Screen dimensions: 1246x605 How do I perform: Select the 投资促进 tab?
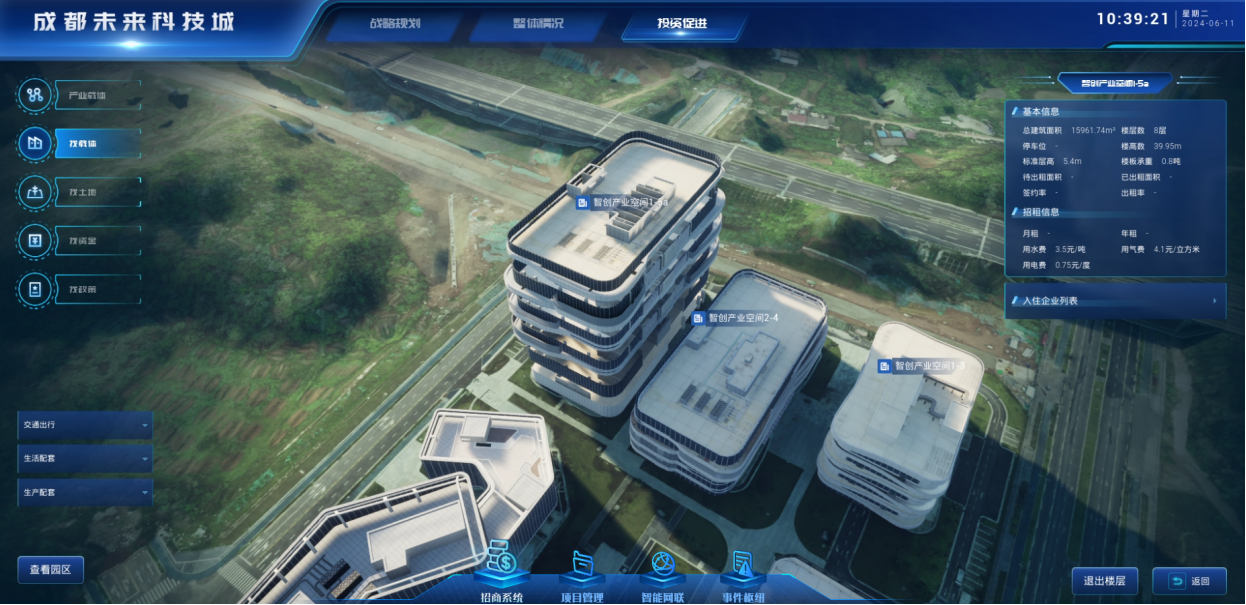pyautogui.click(x=682, y=23)
